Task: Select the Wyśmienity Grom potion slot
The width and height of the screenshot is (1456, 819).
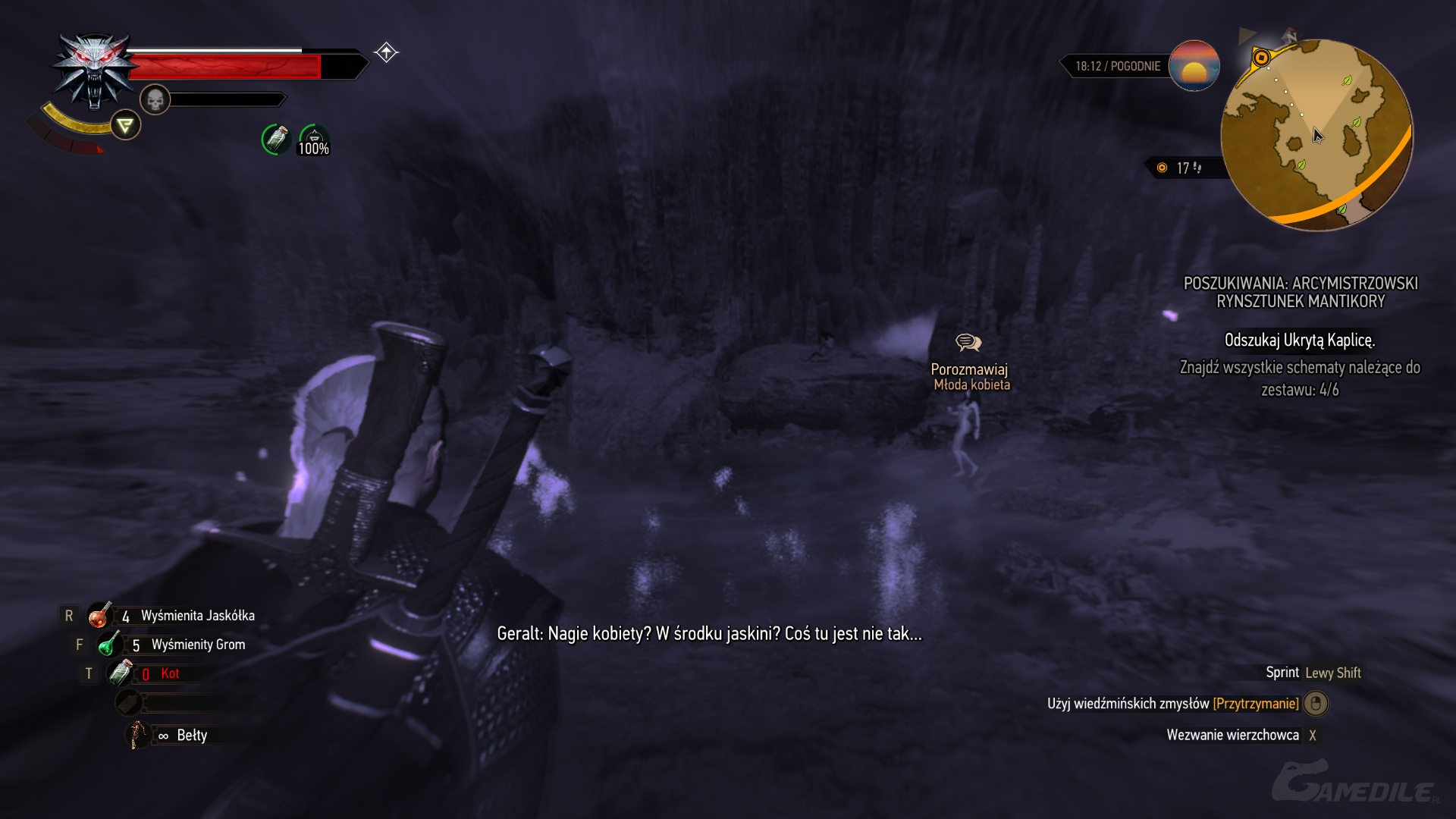Action: (109, 645)
